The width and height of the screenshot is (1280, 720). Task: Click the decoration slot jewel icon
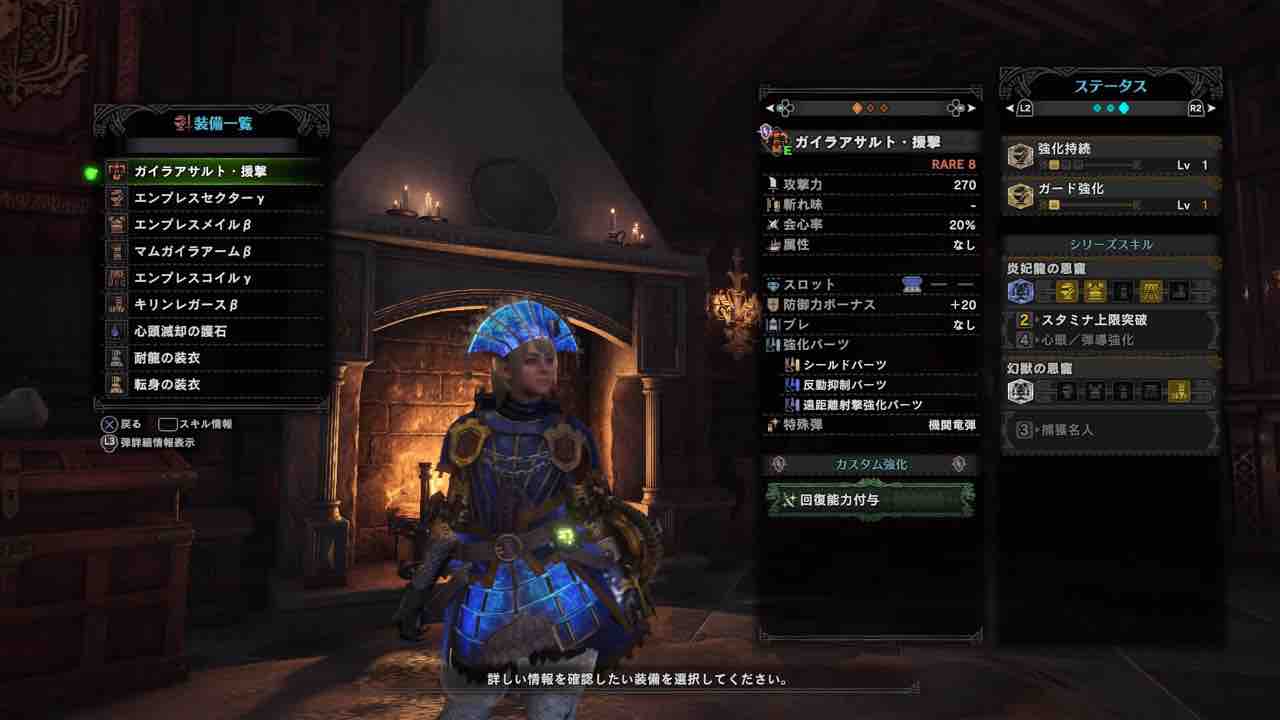pyautogui.click(x=912, y=284)
